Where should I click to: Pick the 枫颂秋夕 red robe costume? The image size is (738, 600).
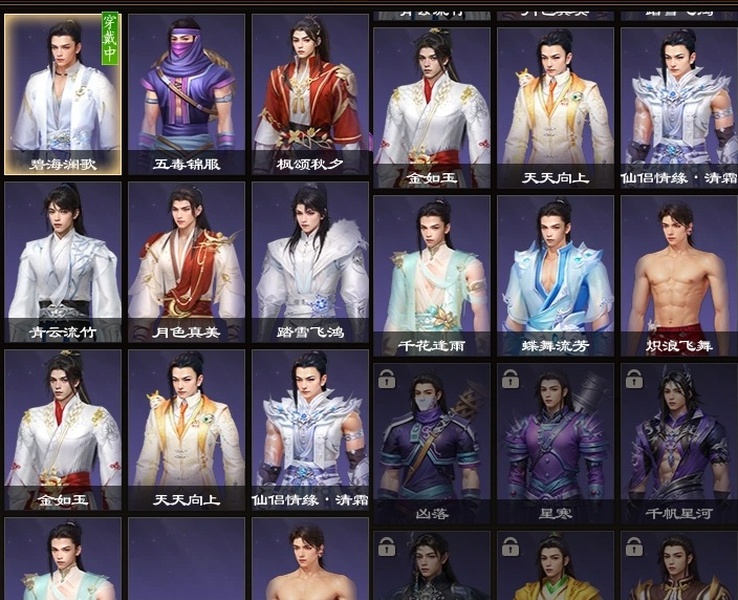310,95
